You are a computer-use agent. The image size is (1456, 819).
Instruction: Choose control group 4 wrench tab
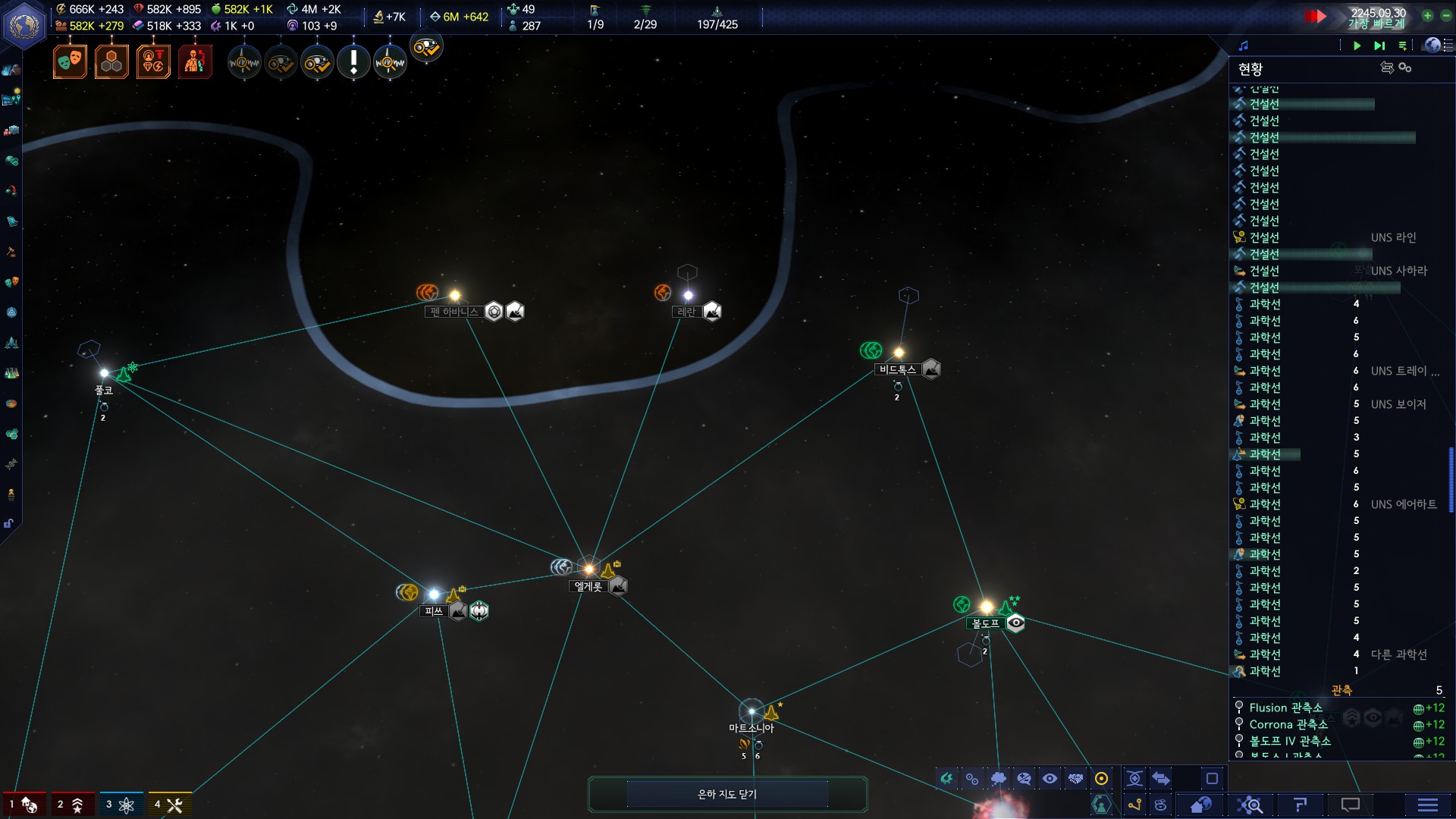(x=168, y=805)
